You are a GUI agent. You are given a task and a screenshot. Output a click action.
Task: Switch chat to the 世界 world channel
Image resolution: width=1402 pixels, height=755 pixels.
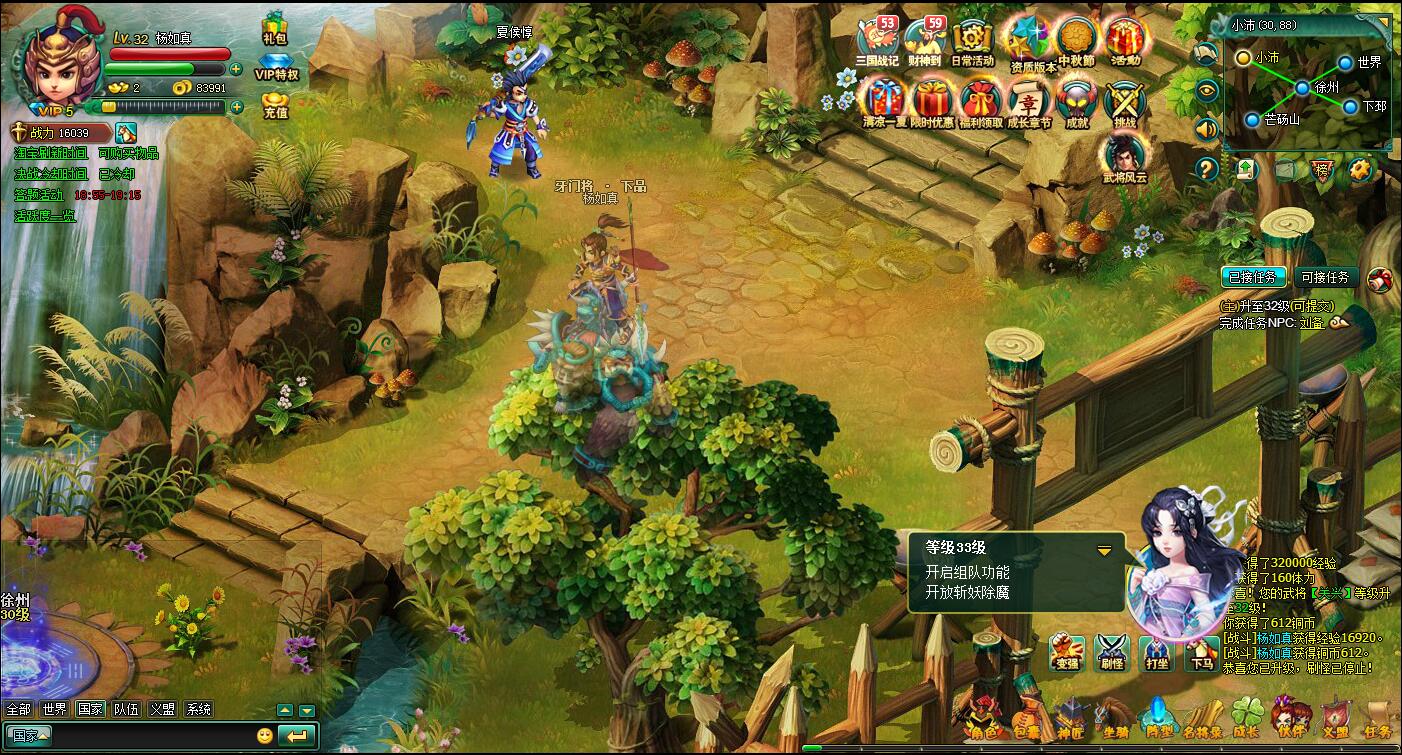pos(54,709)
